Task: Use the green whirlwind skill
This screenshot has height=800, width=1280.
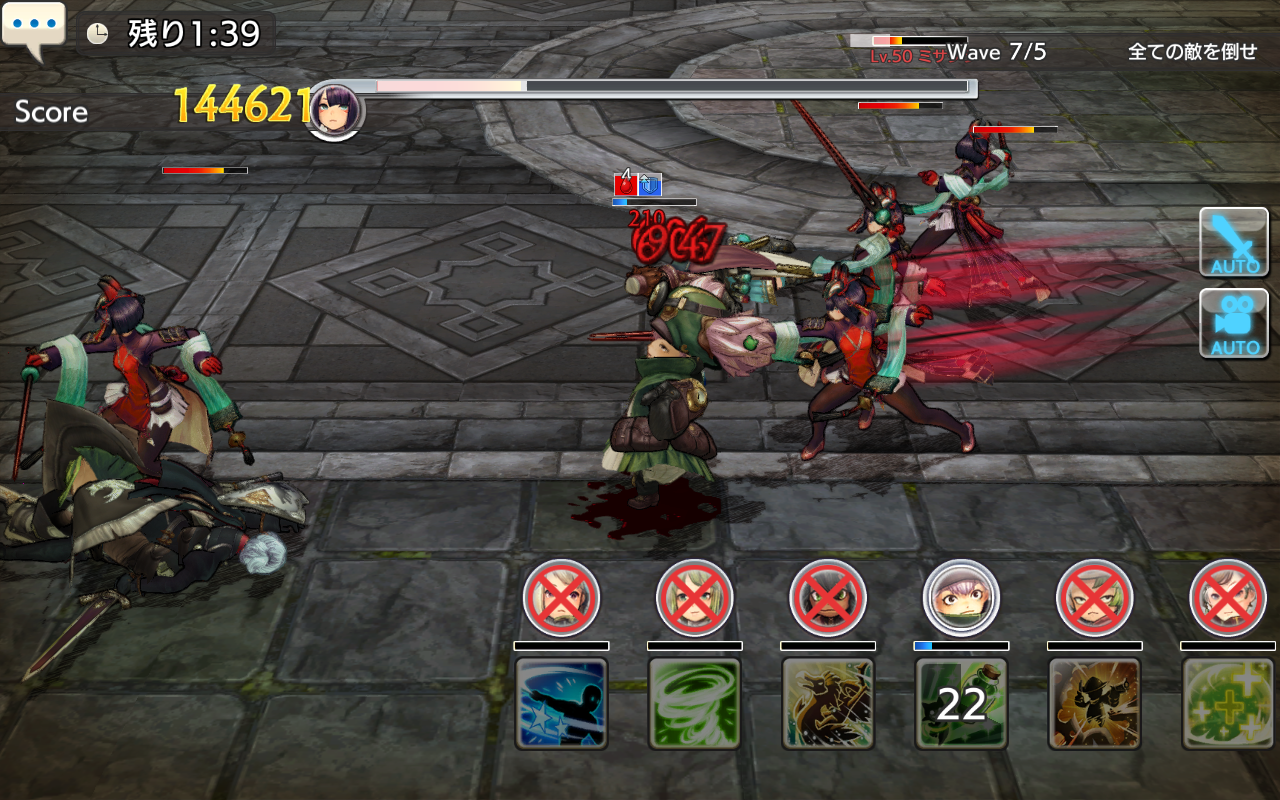Action: point(694,703)
